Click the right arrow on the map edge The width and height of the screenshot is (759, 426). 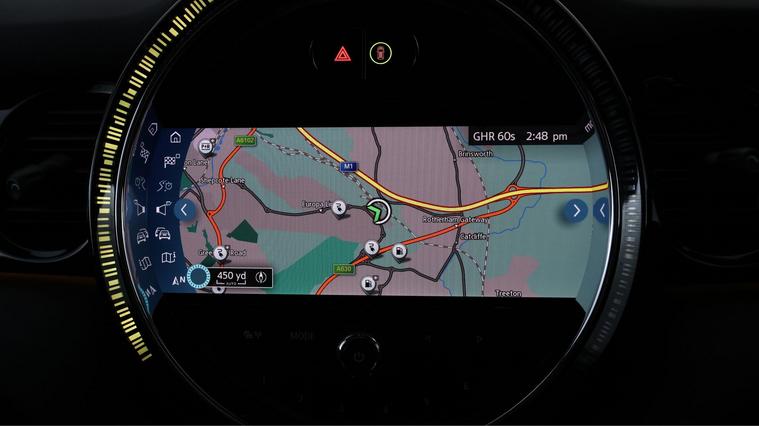[x=575, y=210]
